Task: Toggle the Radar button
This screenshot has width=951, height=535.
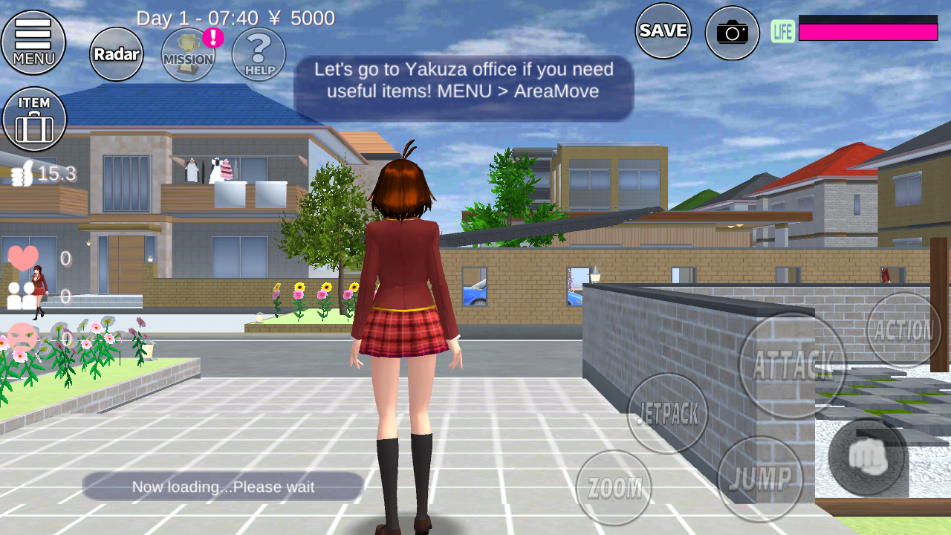Action: click(117, 53)
